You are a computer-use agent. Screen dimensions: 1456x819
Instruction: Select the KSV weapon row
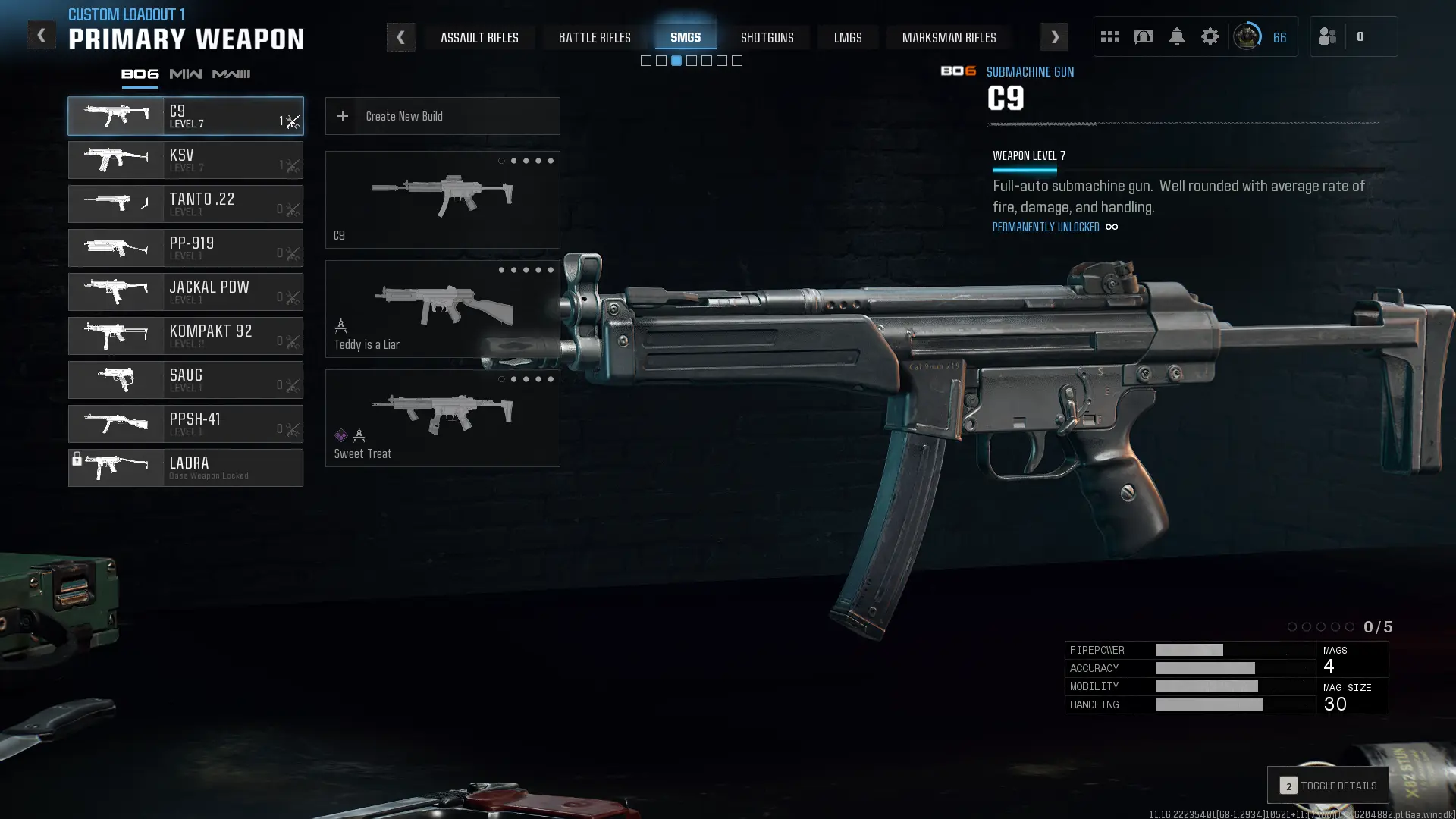click(186, 160)
